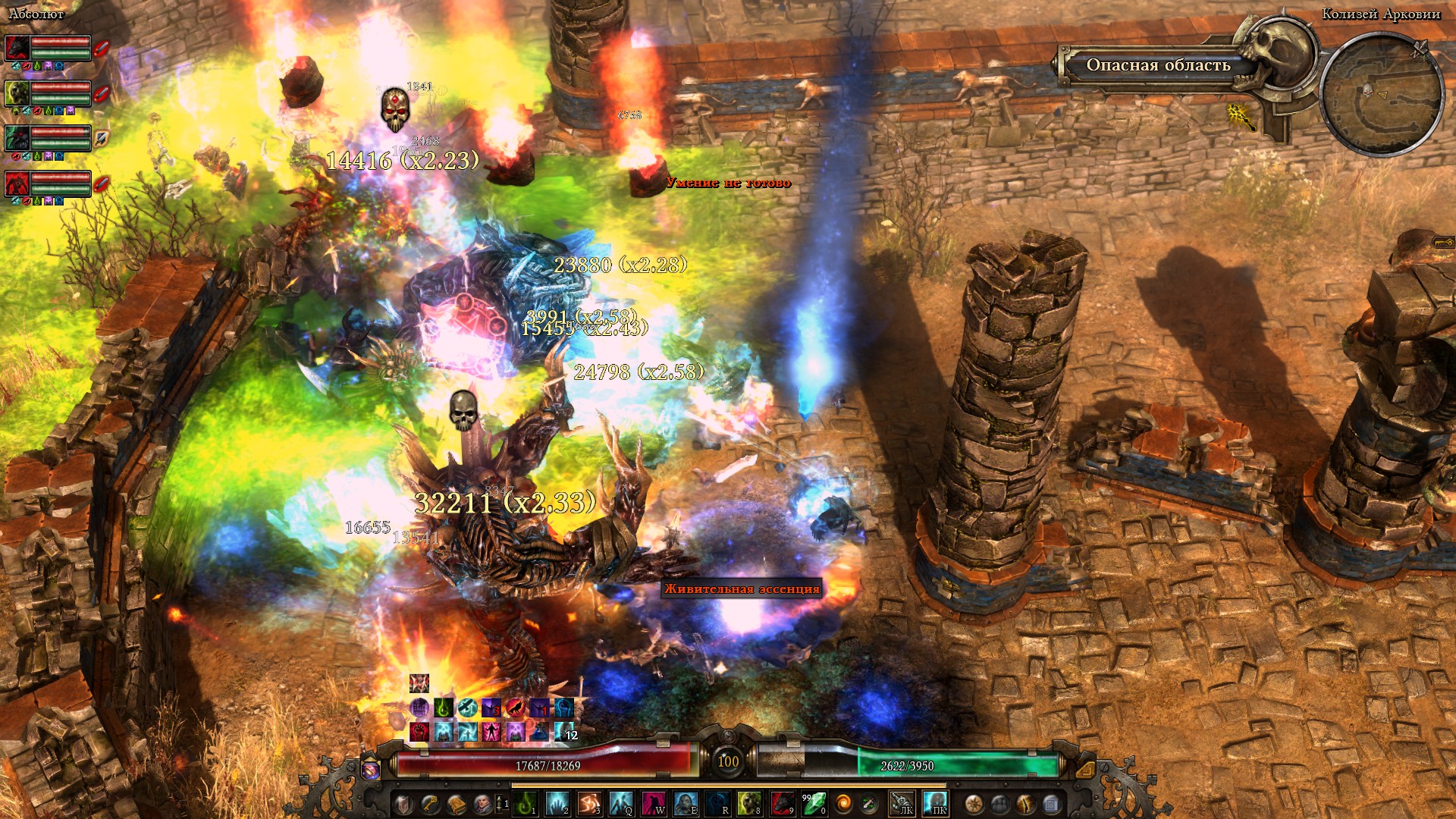The height and width of the screenshot is (819, 1456).
Task: Use the red hound skill in slot 9
Action: point(781,803)
